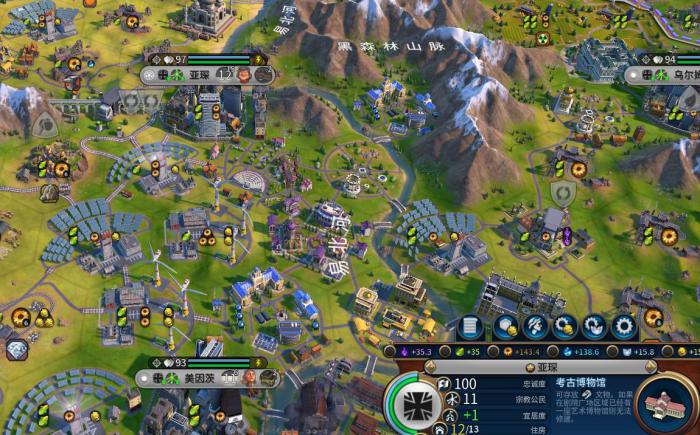The height and width of the screenshot is (435, 700).
Task: Choose the purchase with gold gear button
Action: [x=566, y=326]
